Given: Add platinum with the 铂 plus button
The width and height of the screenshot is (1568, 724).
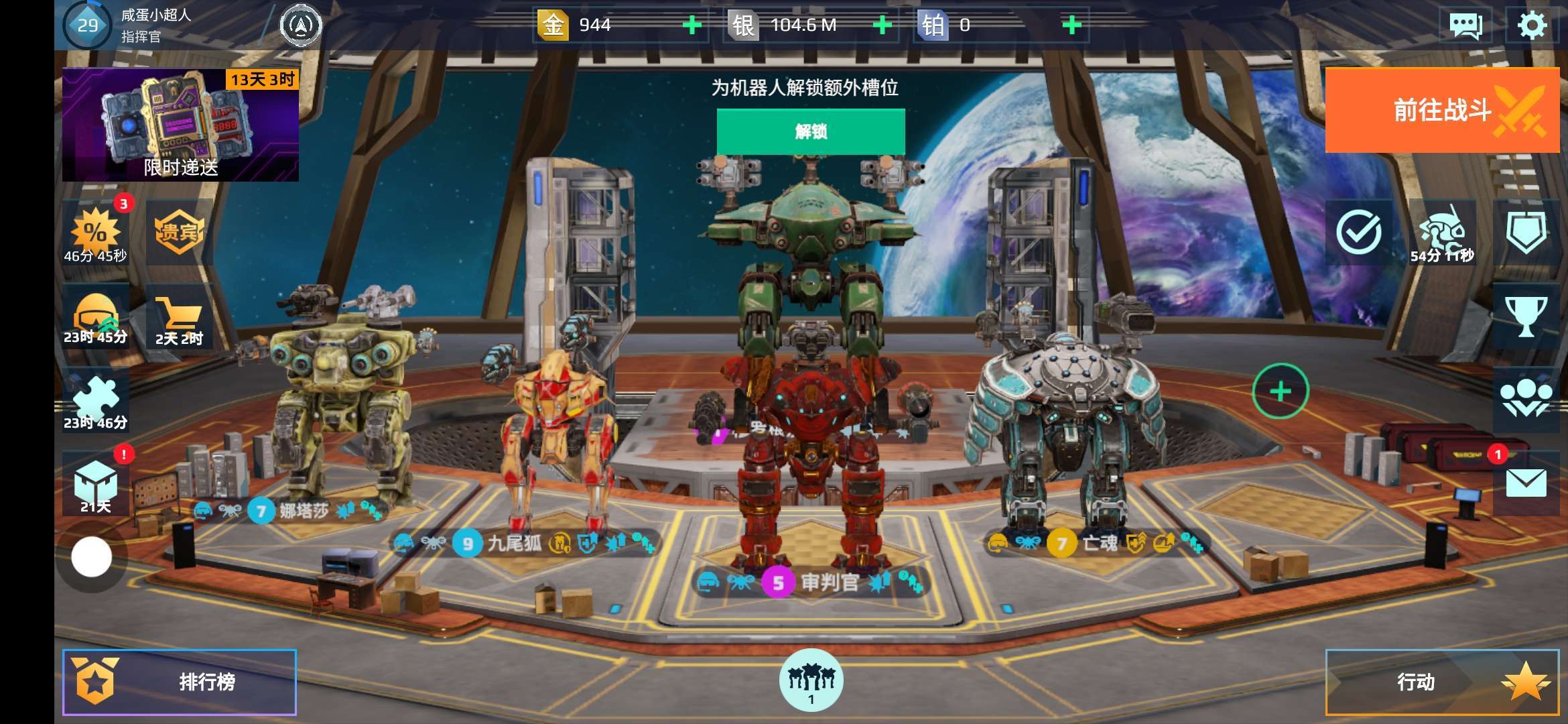Looking at the screenshot, I should [x=1072, y=25].
